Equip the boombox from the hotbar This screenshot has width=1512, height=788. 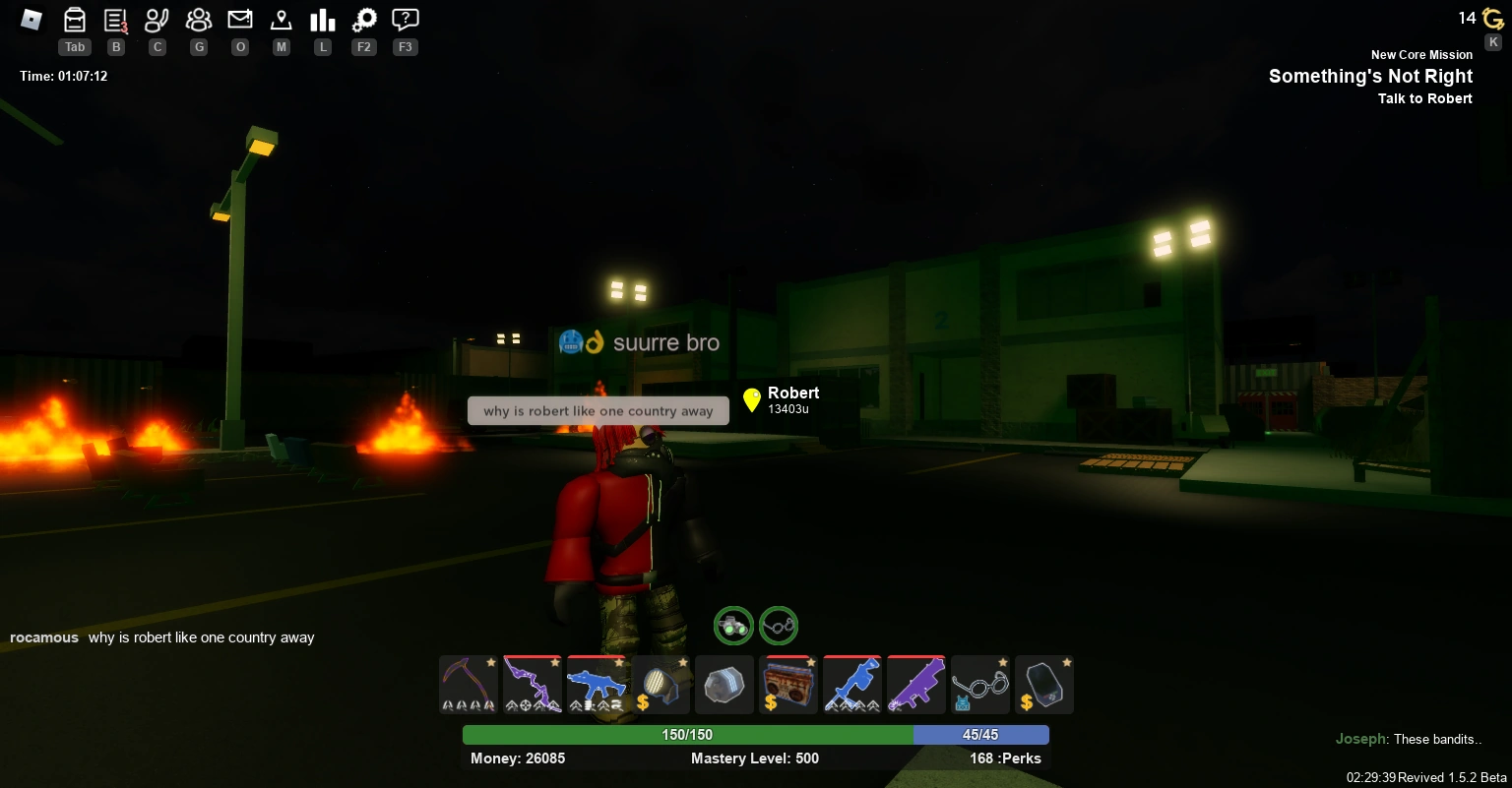(788, 684)
